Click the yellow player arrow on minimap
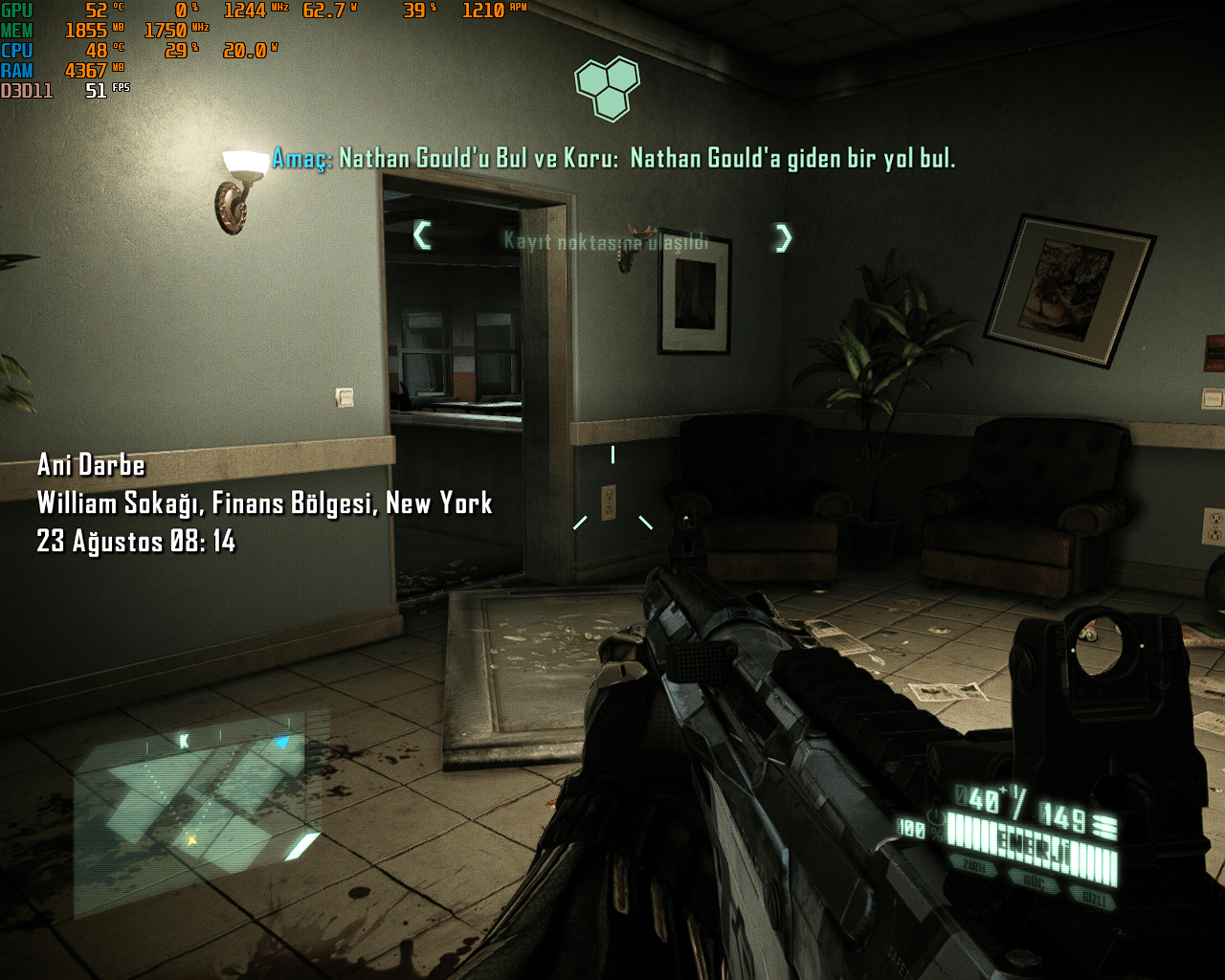The image size is (1225, 980). tap(191, 841)
